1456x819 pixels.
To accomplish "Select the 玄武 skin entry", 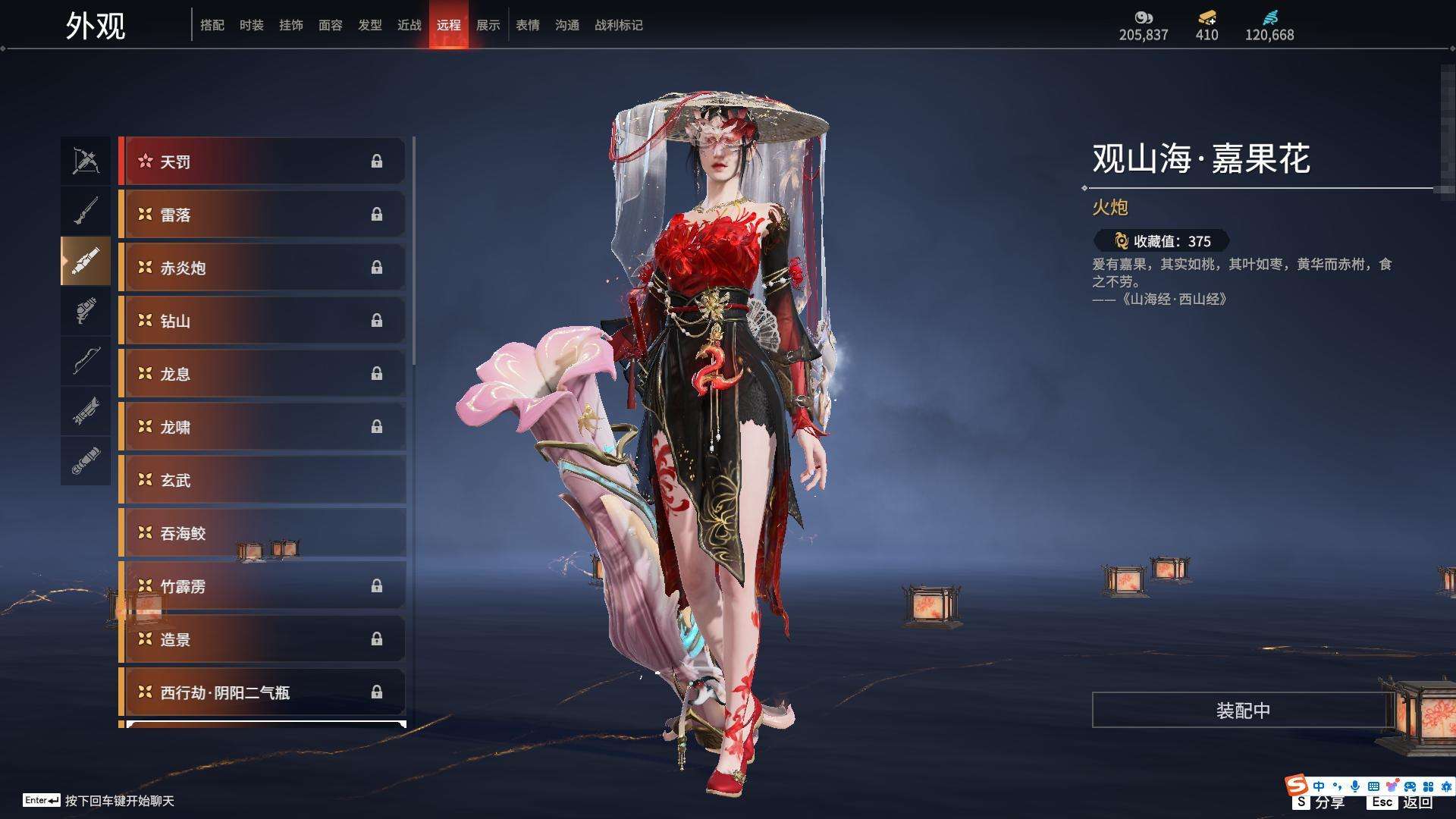I will pyautogui.click(x=262, y=480).
